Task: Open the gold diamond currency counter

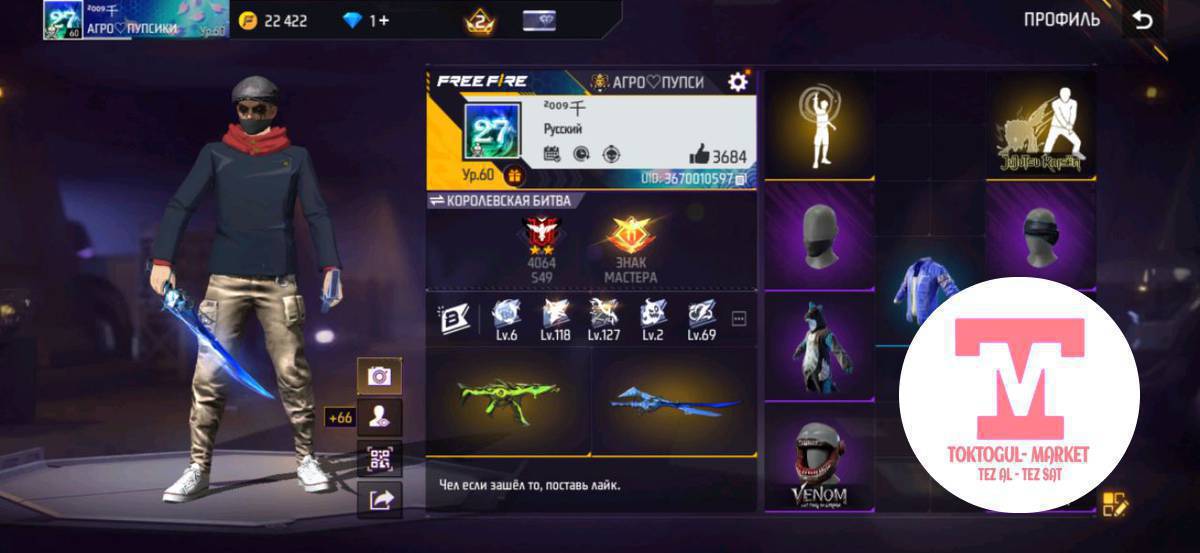Action: click(x=366, y=20)
